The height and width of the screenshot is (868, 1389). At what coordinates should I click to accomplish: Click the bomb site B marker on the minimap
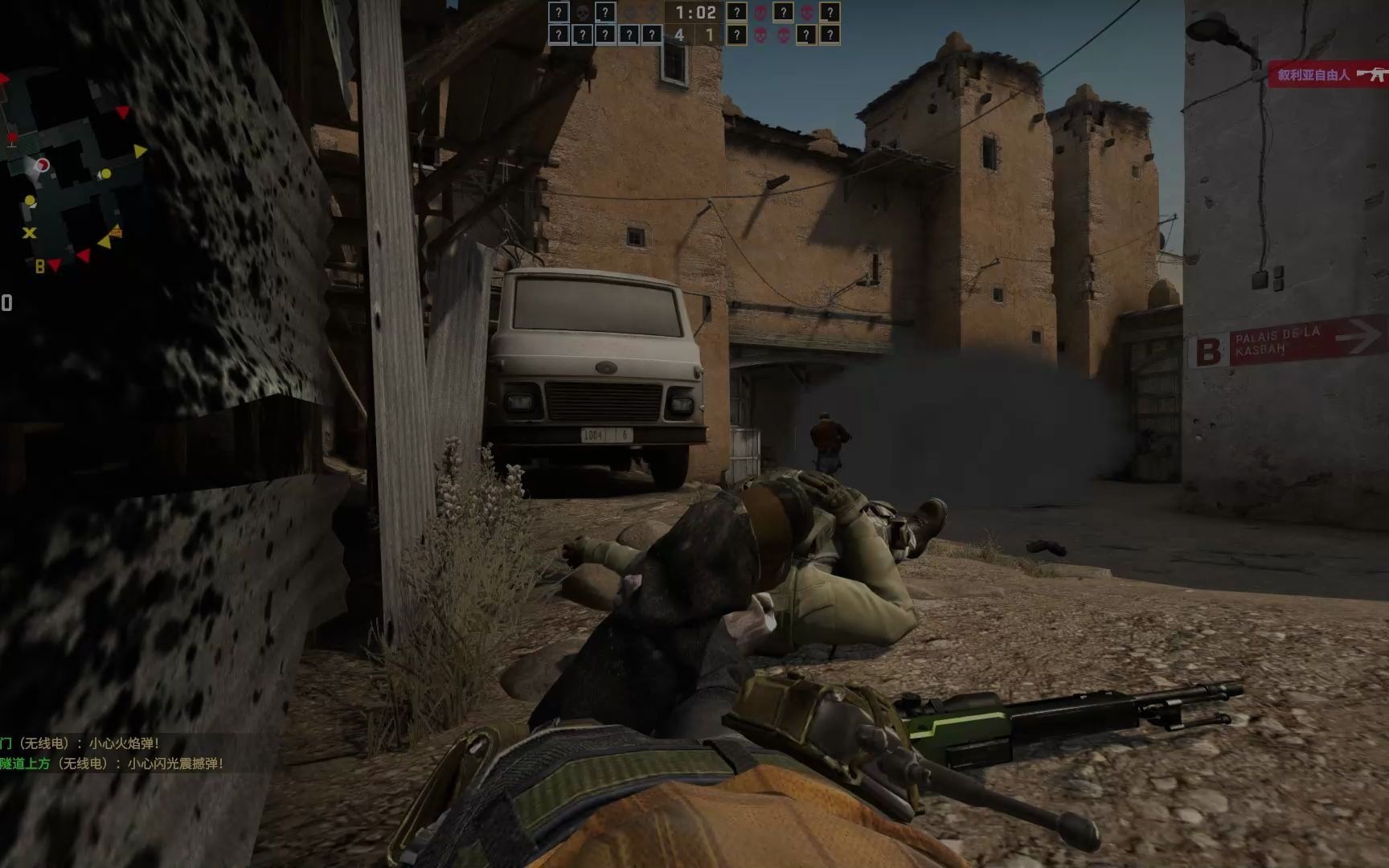[39, 265]
